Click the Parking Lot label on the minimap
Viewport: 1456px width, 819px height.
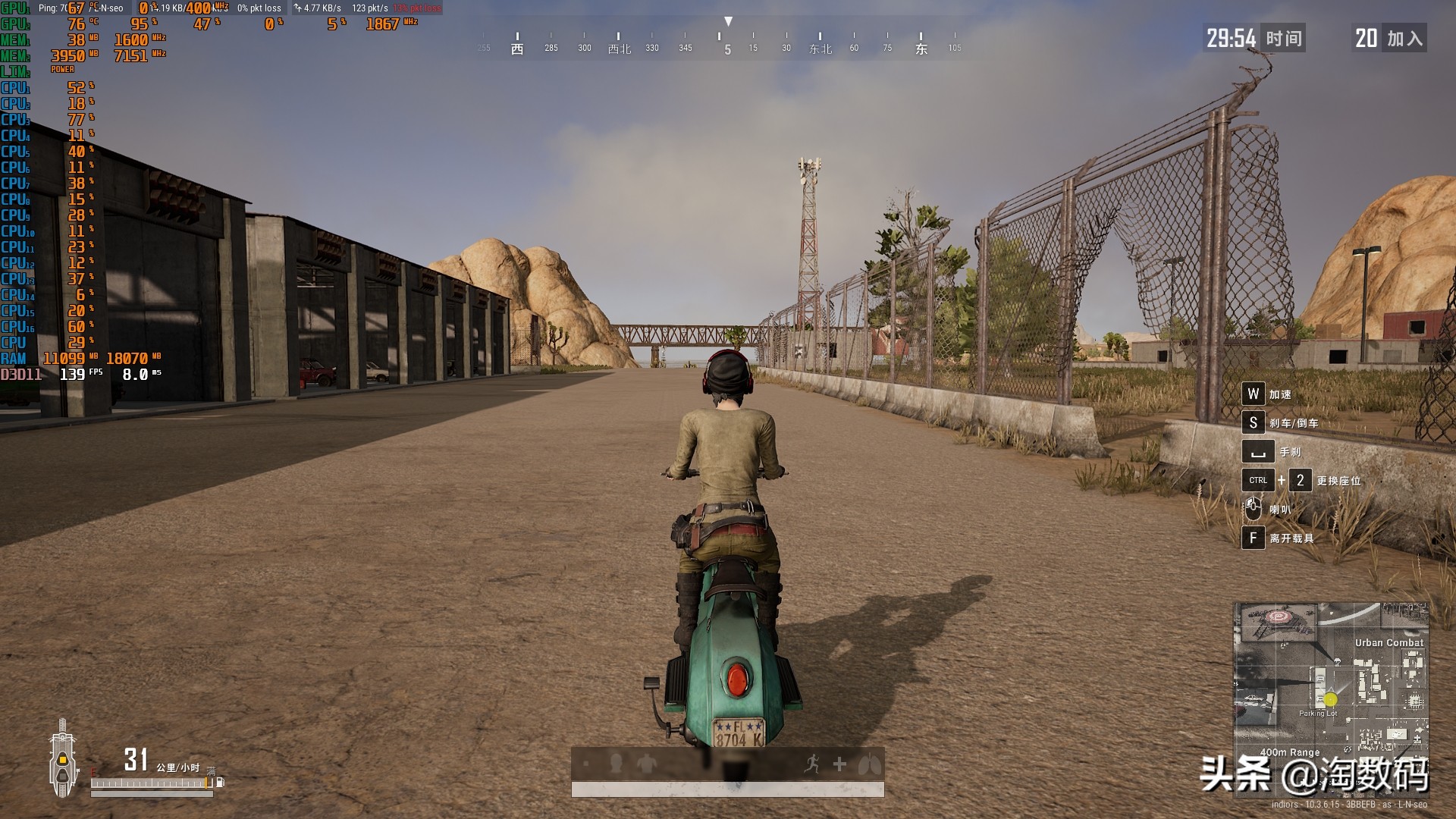coord(1317,714)
